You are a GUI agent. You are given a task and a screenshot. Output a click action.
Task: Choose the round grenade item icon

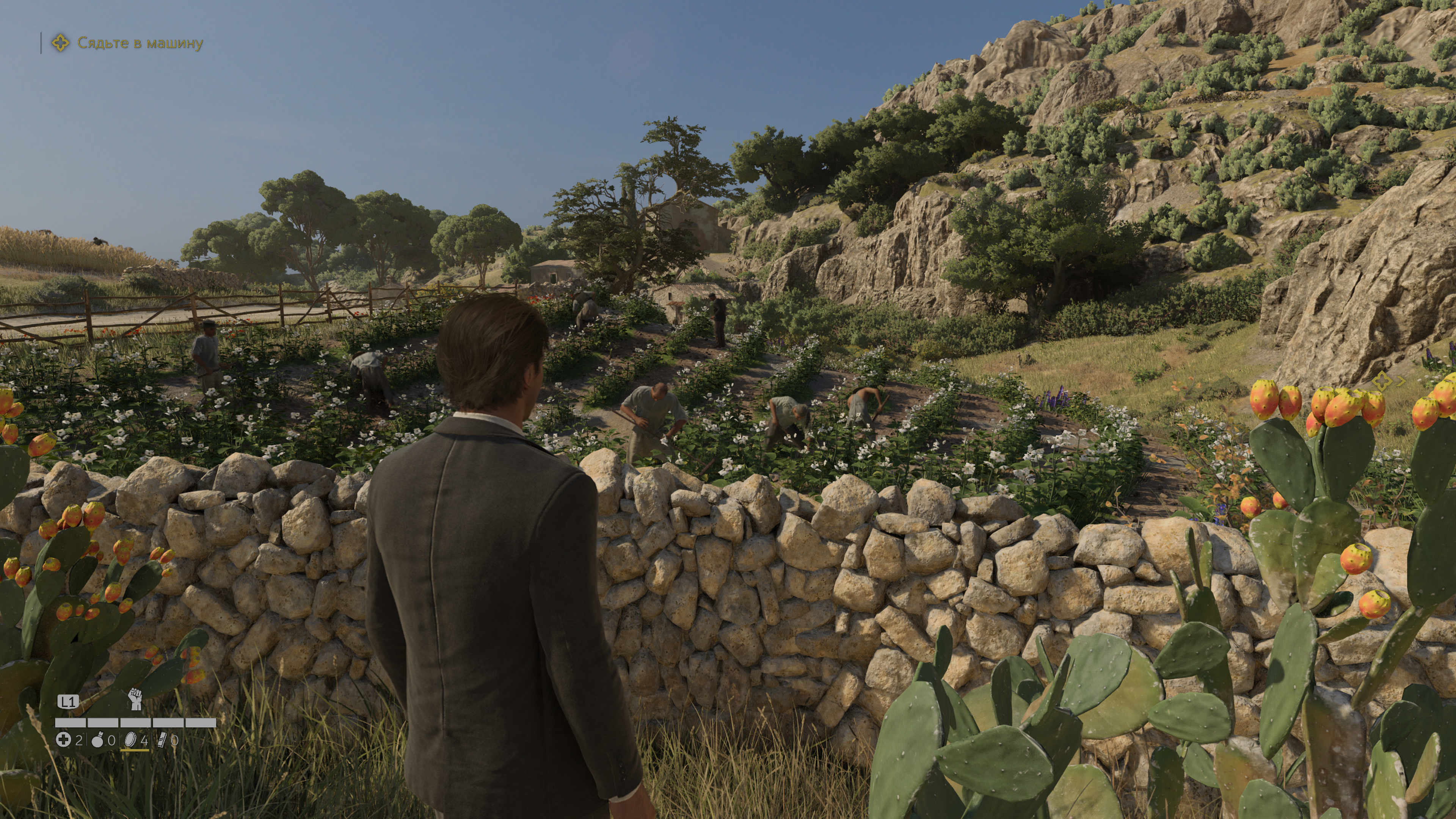pyautogui.click(x=98, y=740)
